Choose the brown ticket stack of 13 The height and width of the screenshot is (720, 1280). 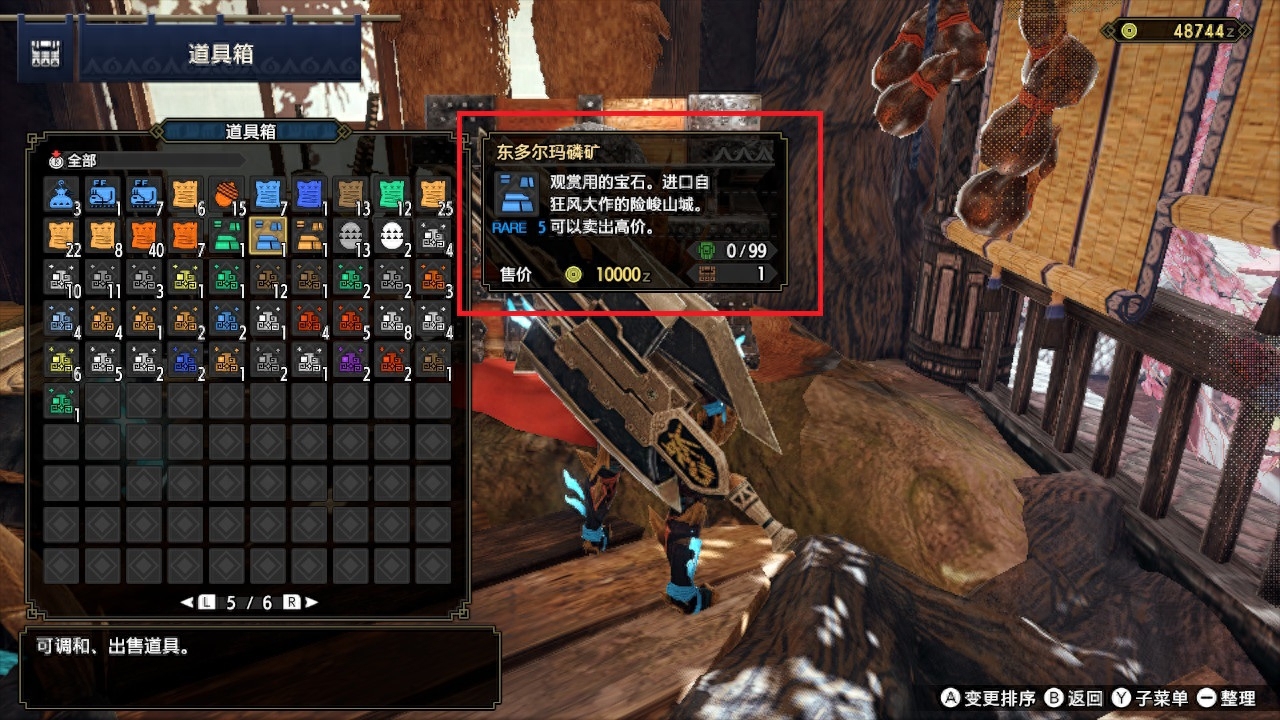click(x=351, y=193)
